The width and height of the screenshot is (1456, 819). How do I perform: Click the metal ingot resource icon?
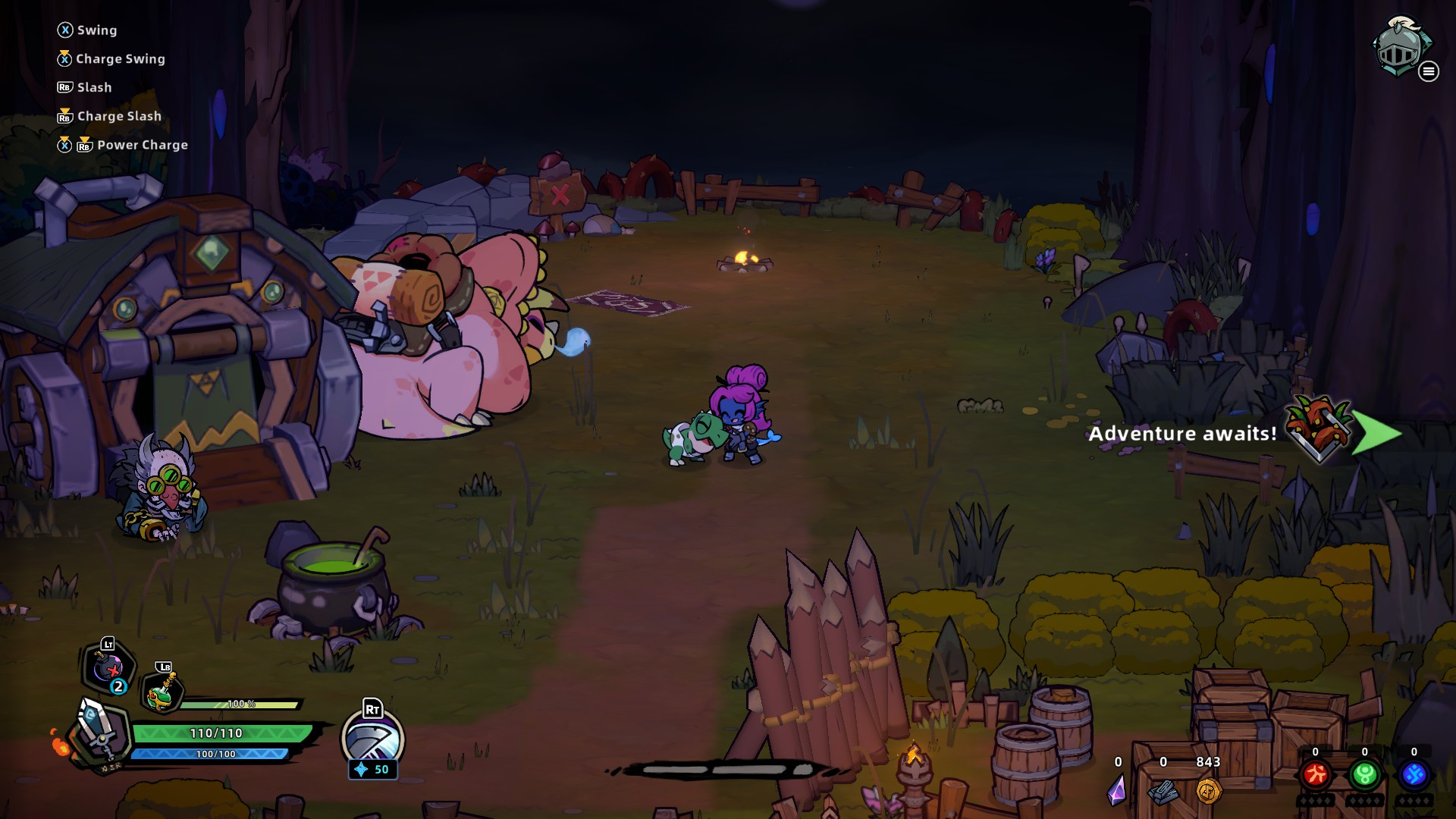coord(1163,792)
